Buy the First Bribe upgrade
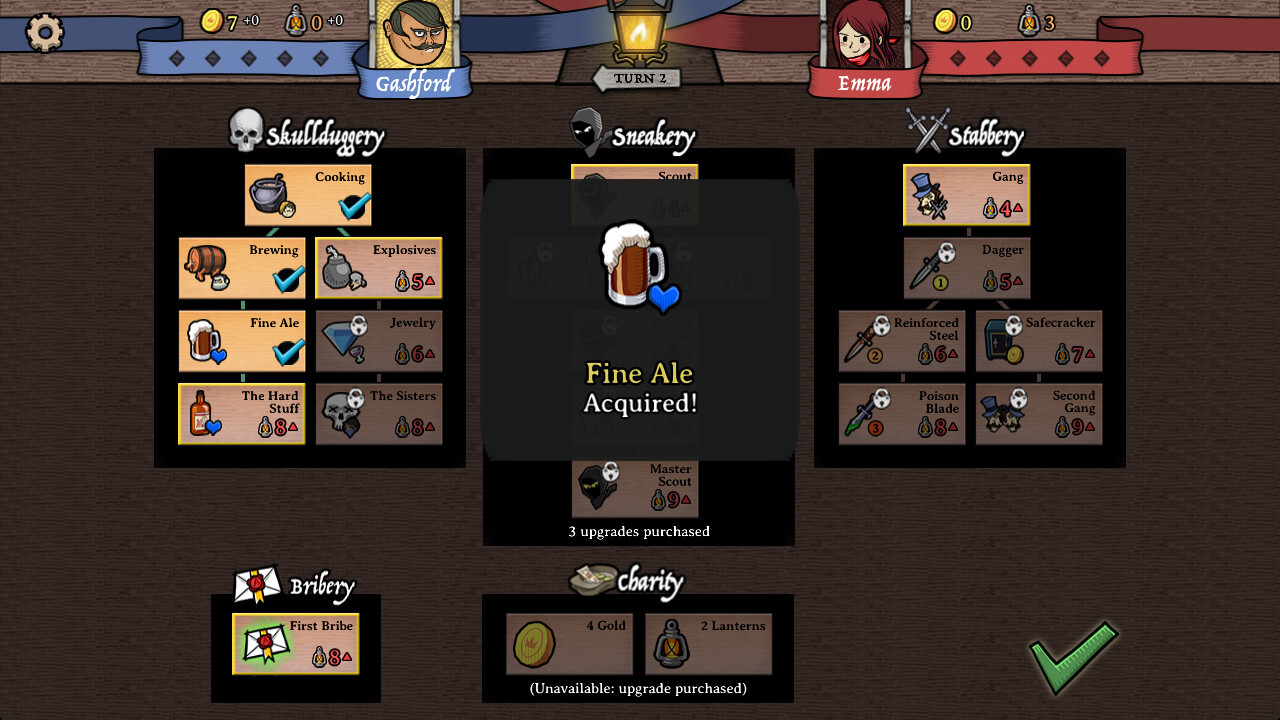 295,643
